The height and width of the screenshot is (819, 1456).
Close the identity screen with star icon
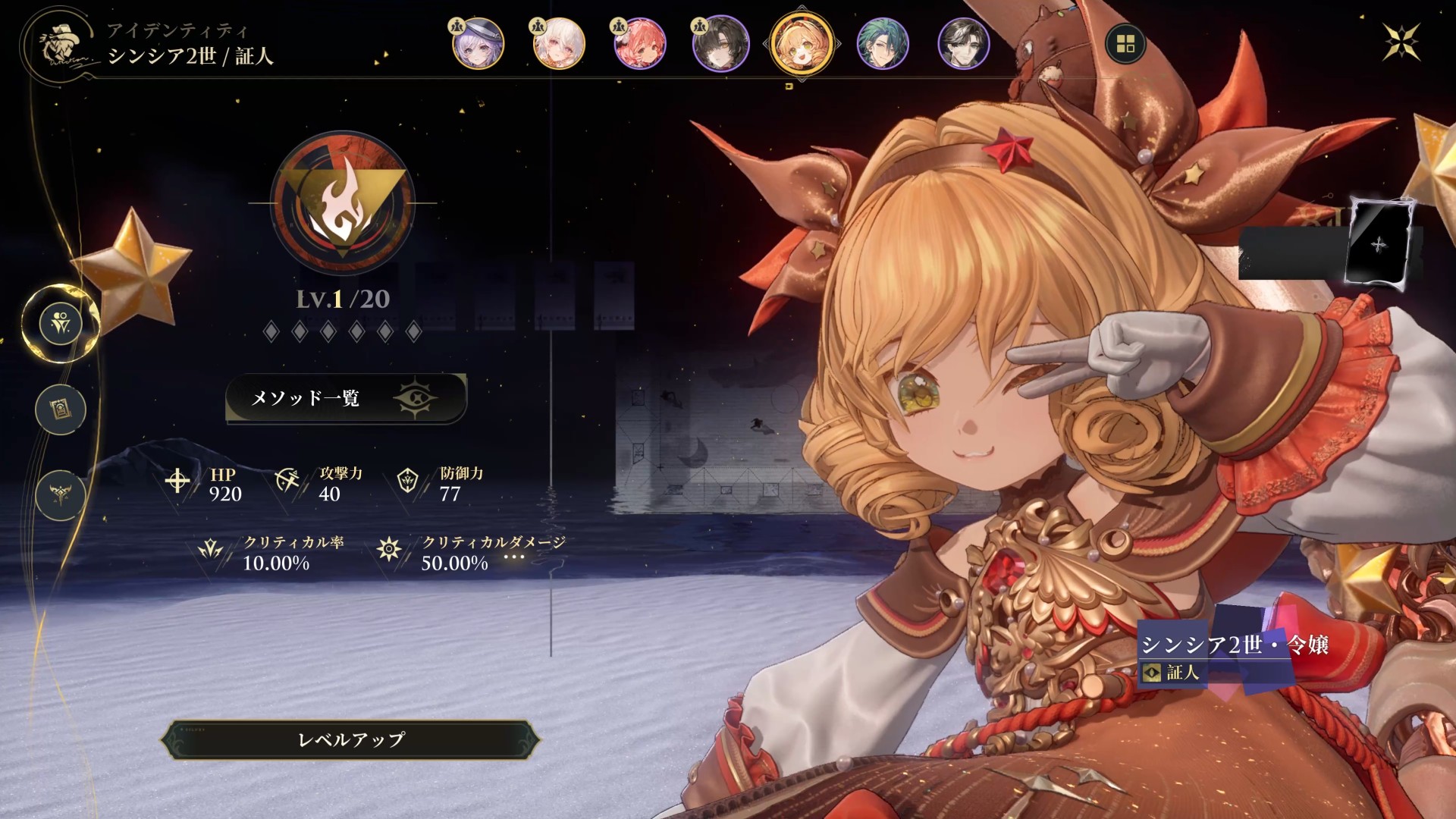(x=1401, y=41)
